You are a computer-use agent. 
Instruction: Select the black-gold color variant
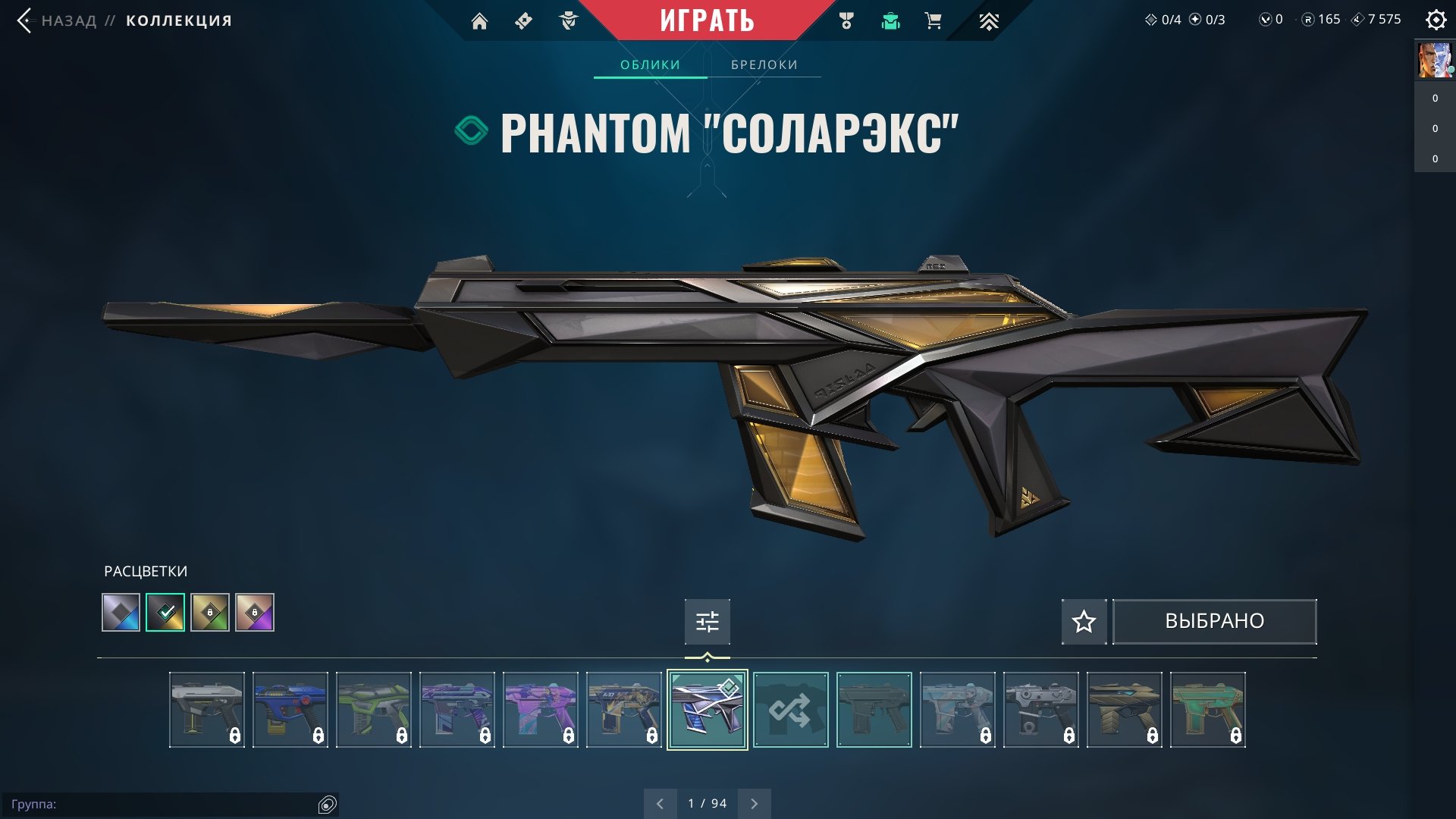(x=165, y=613)
